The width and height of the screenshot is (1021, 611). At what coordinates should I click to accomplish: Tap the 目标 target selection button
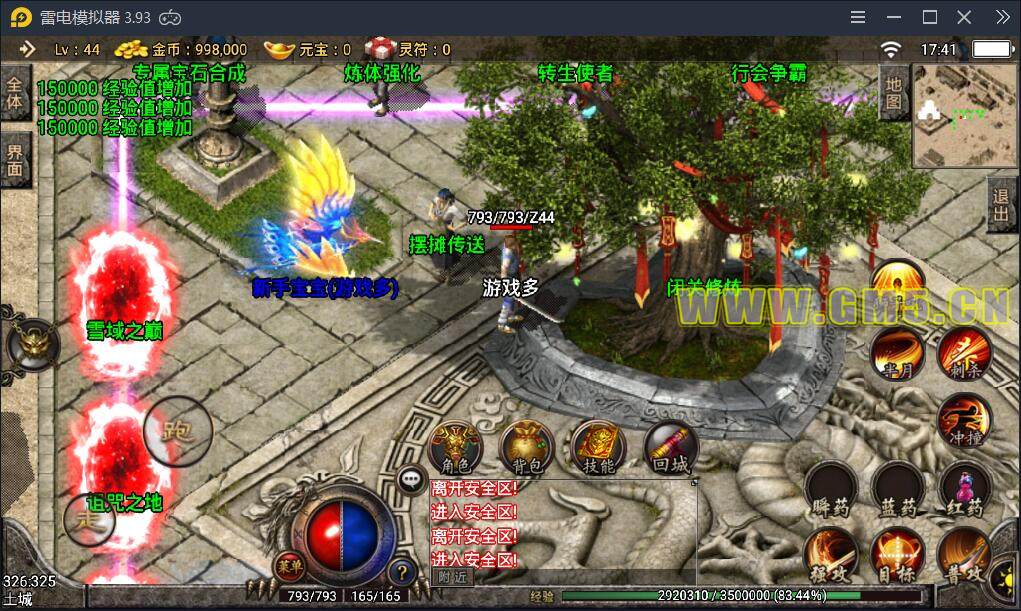pyautogui.click(x=897, y=555)
